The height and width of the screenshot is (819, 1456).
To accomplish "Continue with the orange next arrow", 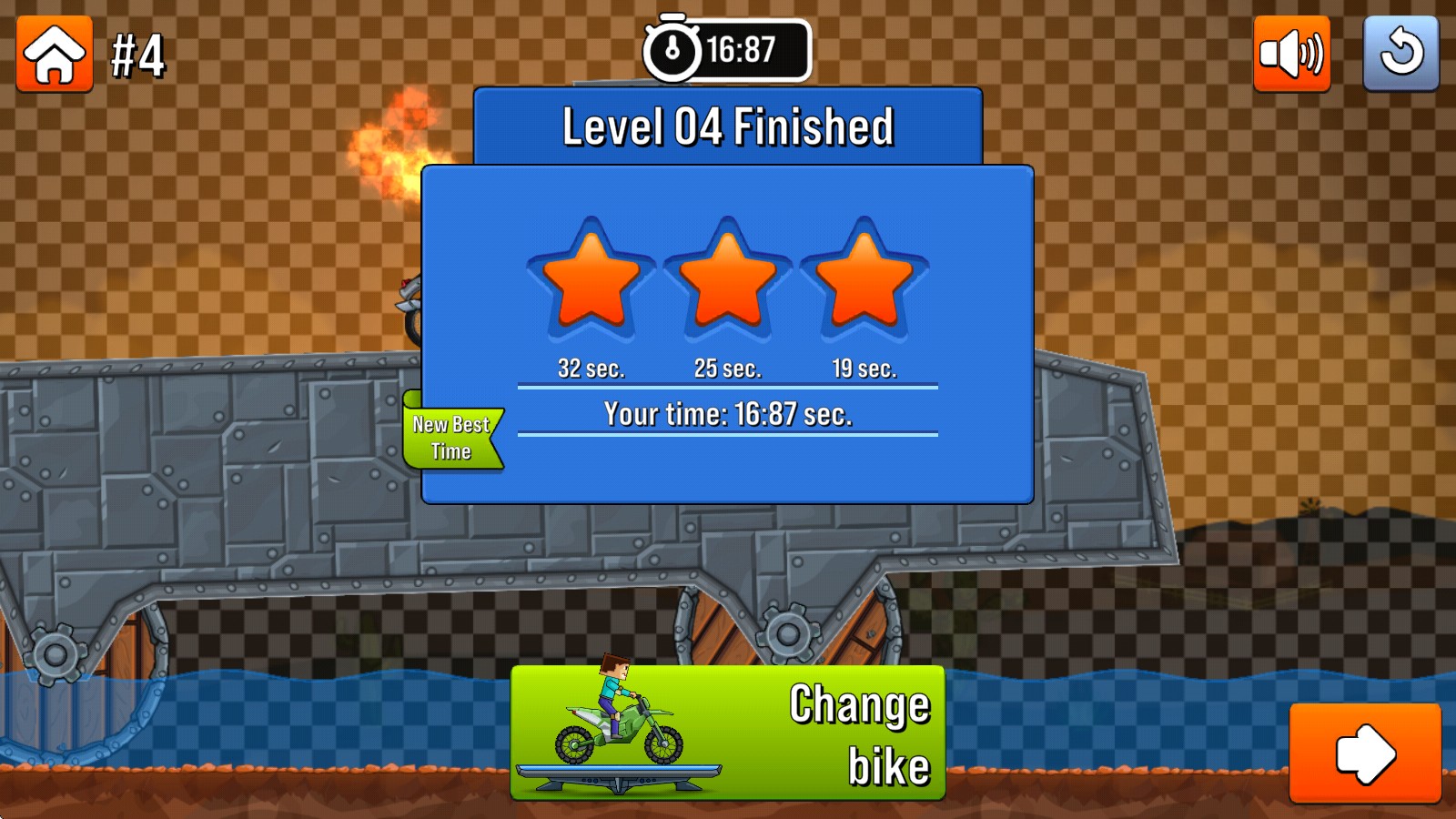I will 1365,753.
